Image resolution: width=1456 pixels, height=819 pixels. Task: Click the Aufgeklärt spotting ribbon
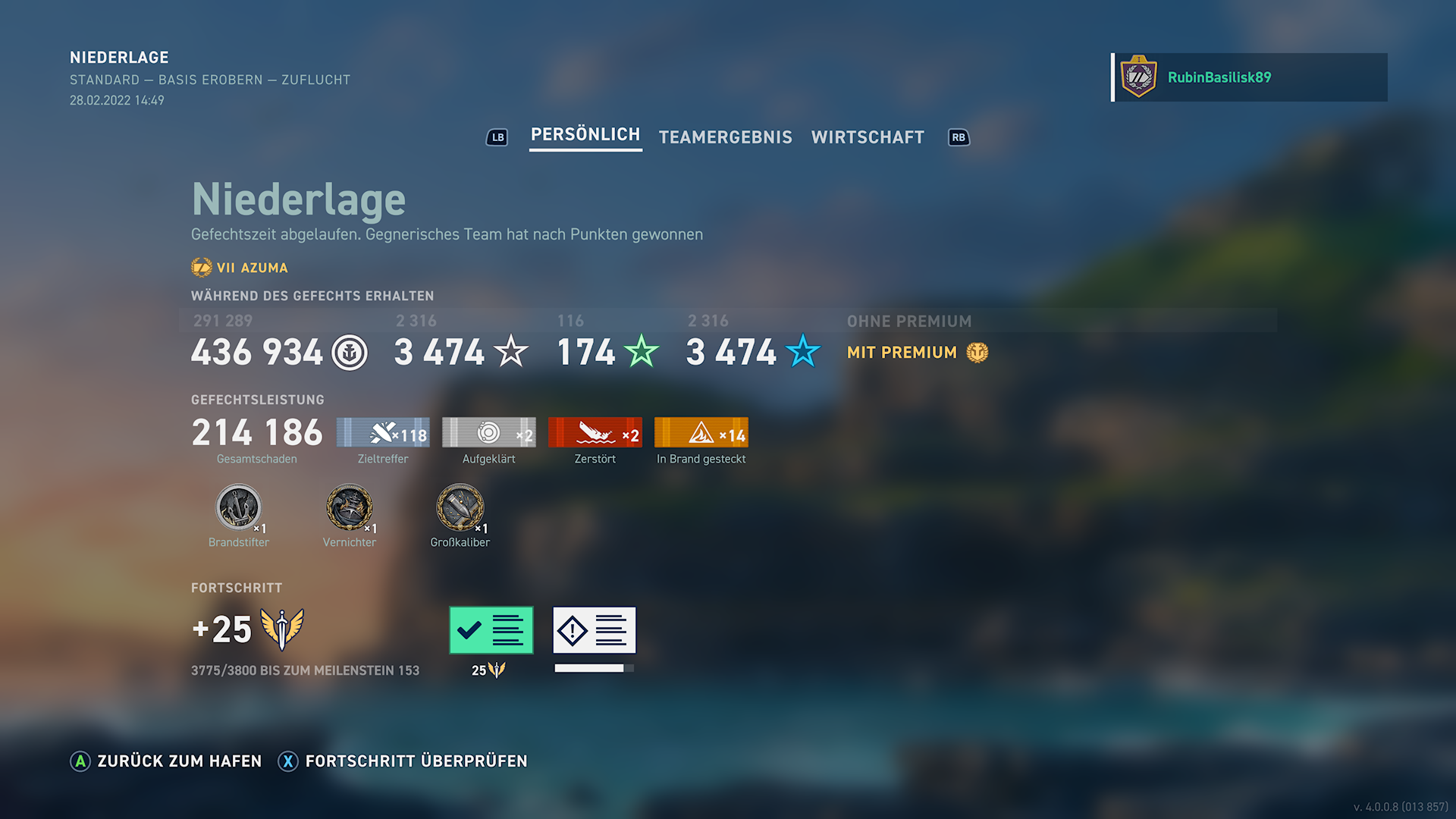(489, 433)
